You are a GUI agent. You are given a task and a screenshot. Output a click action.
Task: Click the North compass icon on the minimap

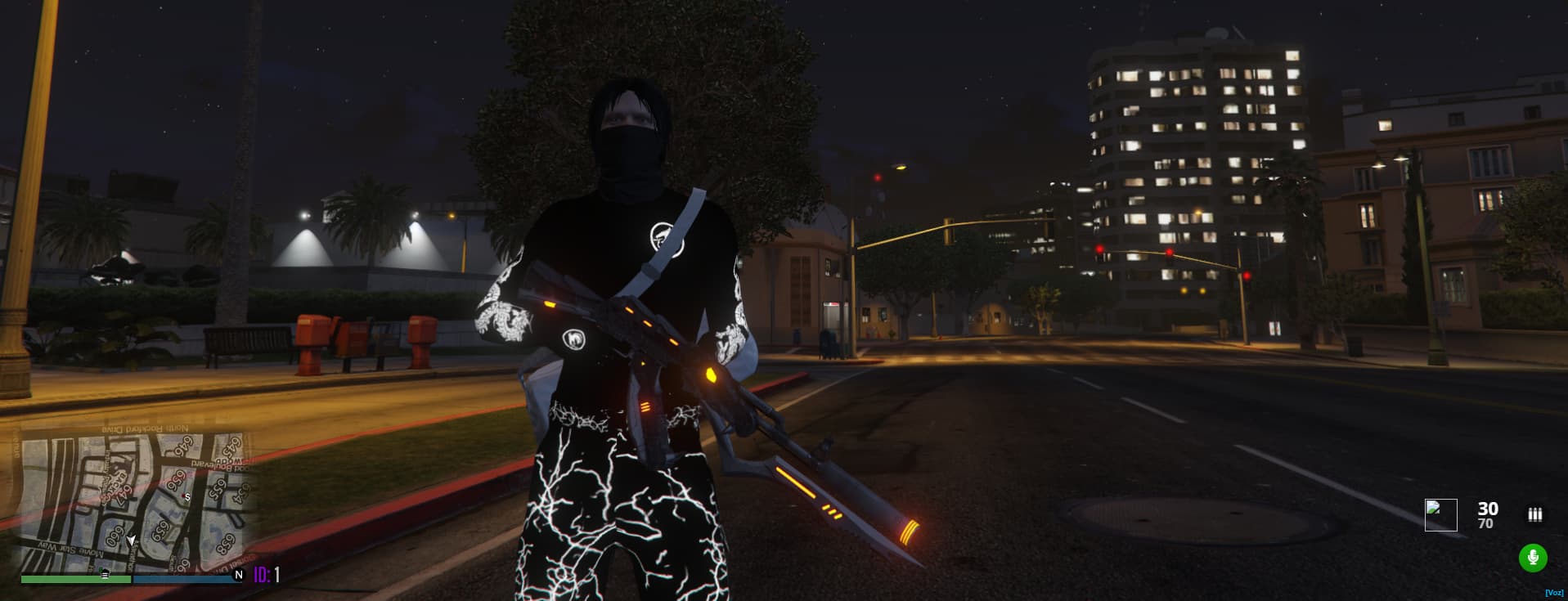[238, 575]
